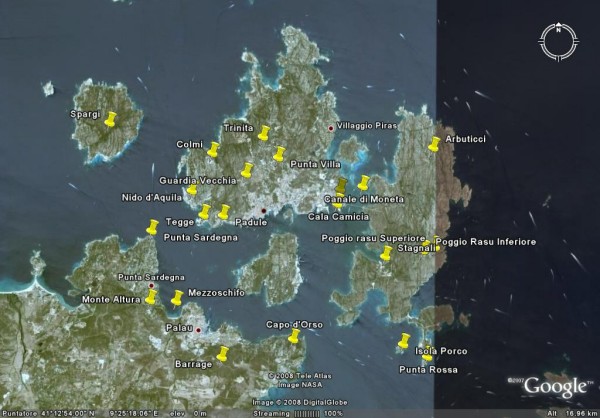The width and height of the screenshot is (600, 418).
Task: Click the Villaggio Piras red dot marker
Action: 331,128
